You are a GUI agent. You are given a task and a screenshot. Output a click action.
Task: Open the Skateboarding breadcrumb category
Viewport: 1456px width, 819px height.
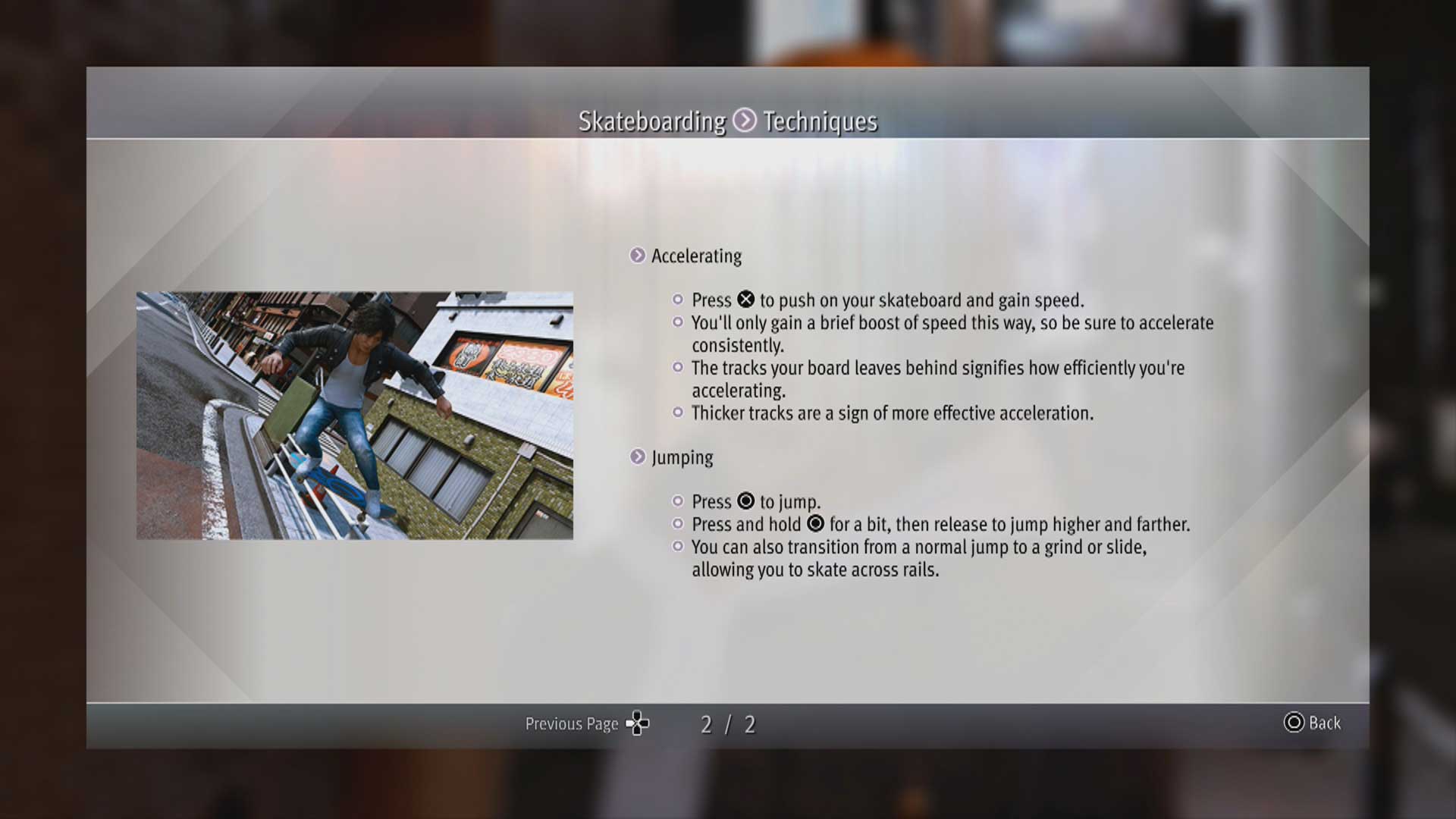[x=651, y=121]
